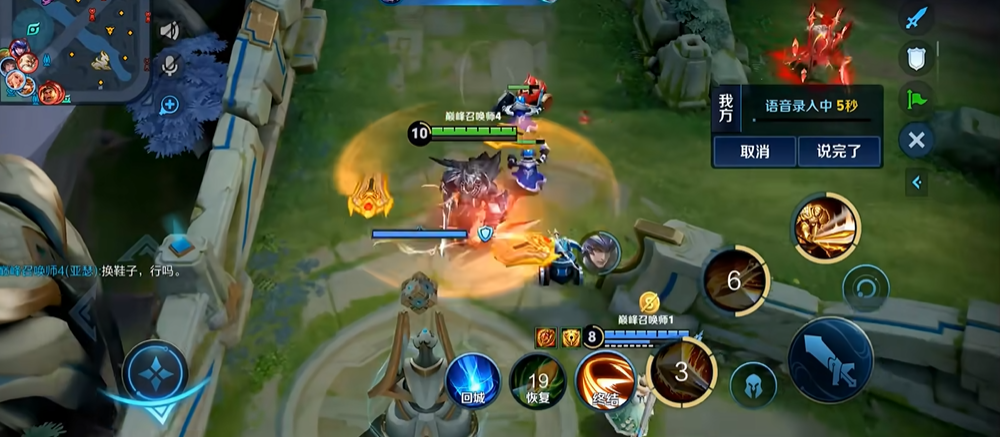
Task: Toggle the muted microphone icon
Action: click(169, 66)
